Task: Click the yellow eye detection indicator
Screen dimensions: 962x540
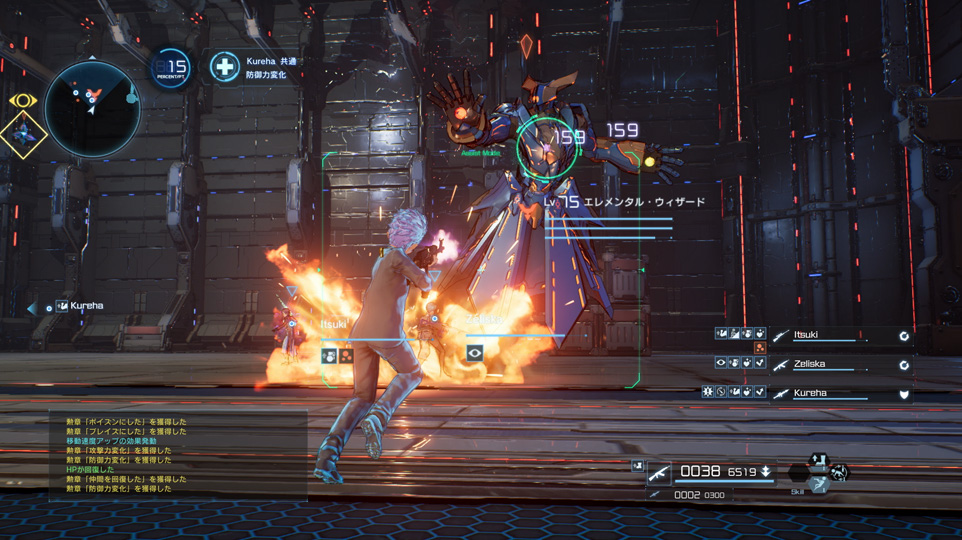Action: 22,101
